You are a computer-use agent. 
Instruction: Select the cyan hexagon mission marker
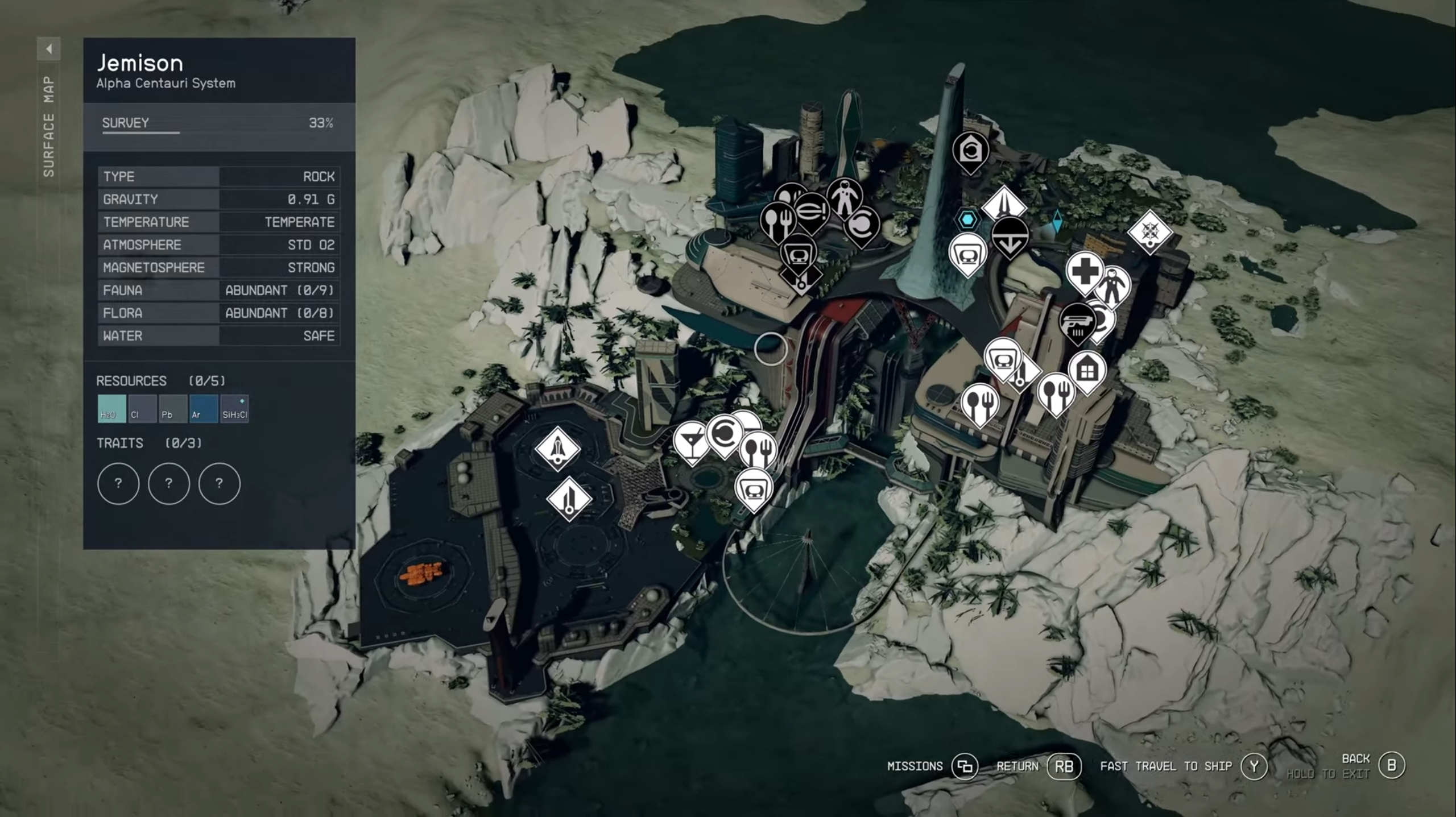[967, 219]
